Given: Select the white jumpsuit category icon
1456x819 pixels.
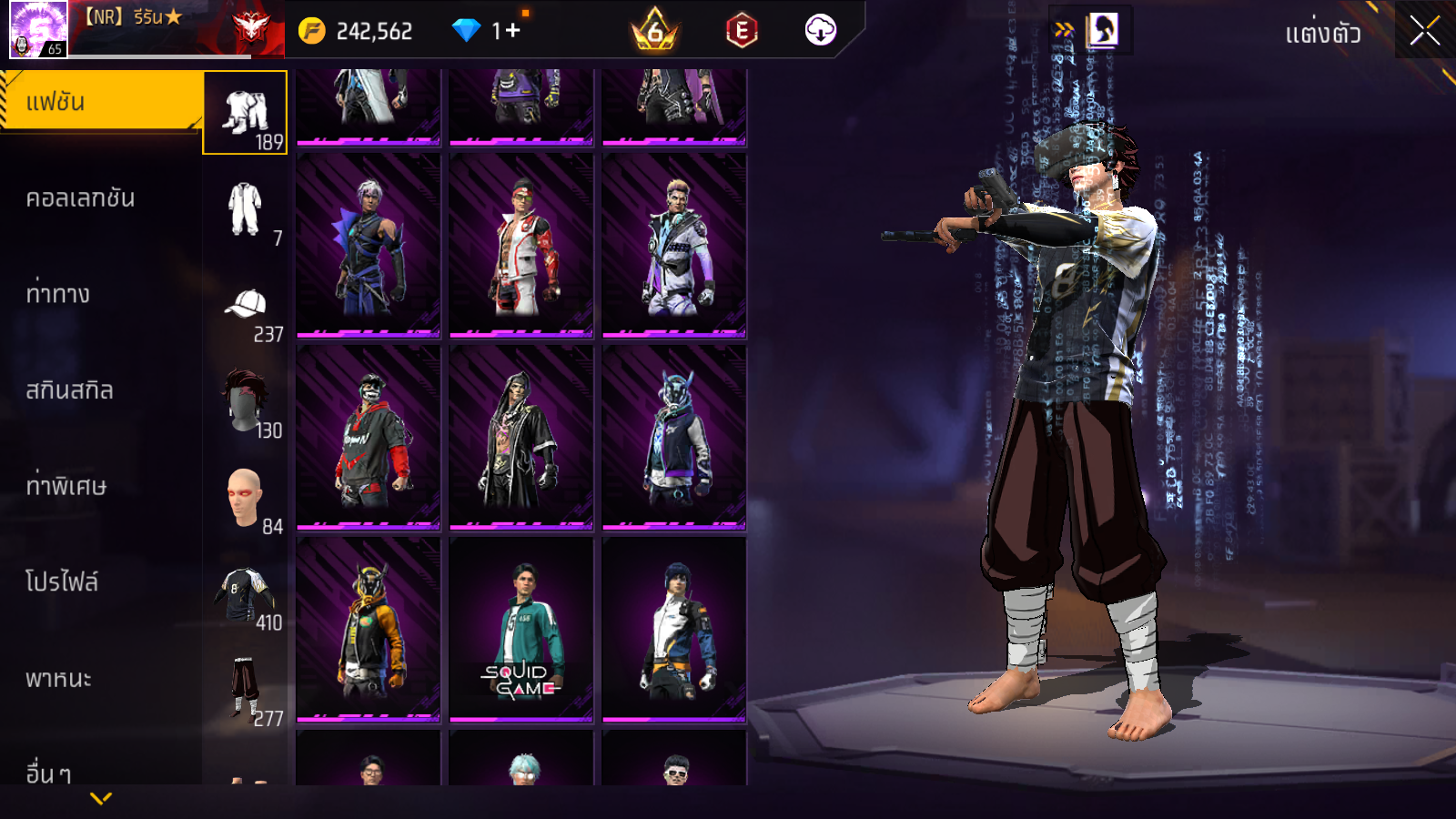Looking at the screenshot, I should (x=246, y=209).
